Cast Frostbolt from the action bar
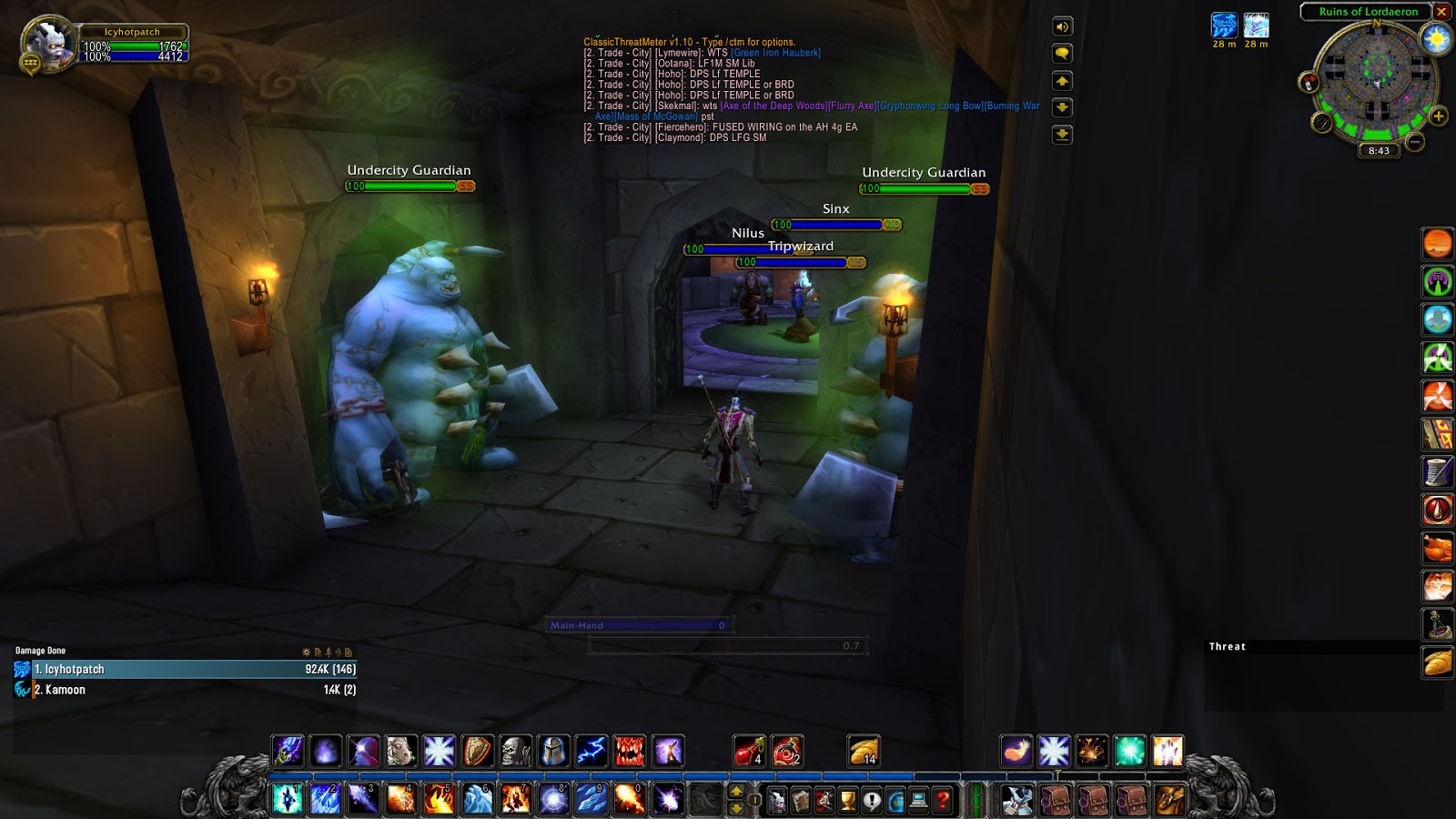Viewport: 1456px width, 819px height. point(325,800)
